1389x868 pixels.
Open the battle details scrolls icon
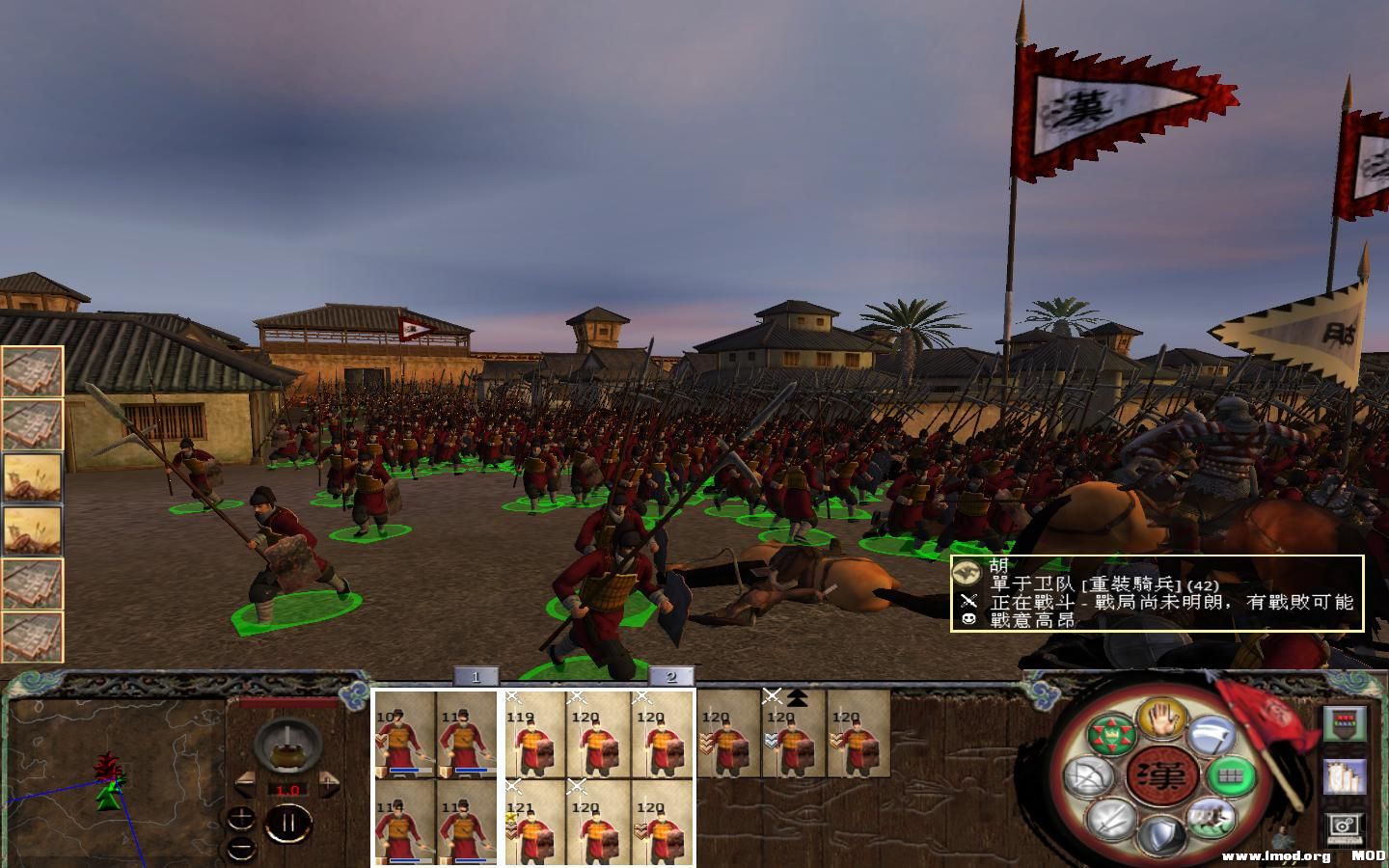pos(1347,778)
